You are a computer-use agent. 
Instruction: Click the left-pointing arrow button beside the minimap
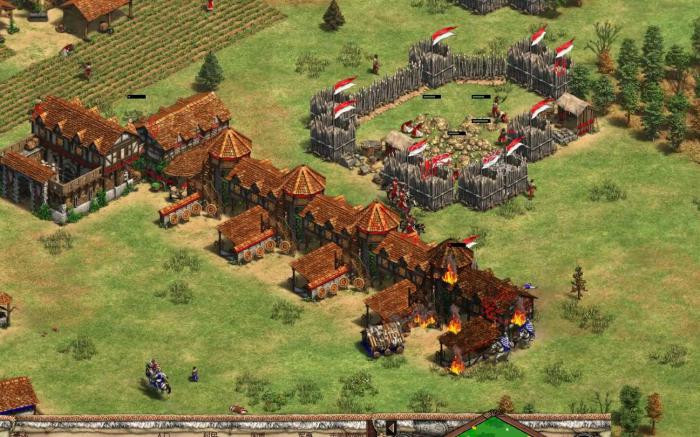392,428
